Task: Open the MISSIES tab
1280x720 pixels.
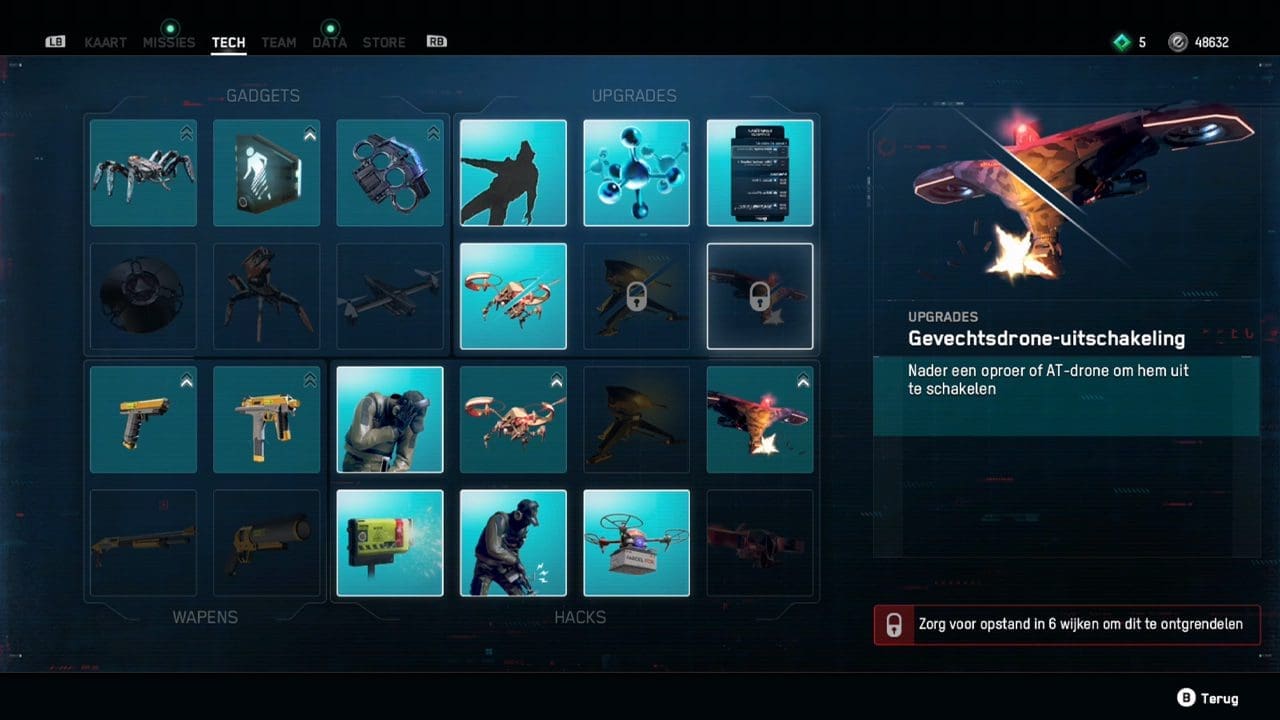Action: click(x=169, y=42)
